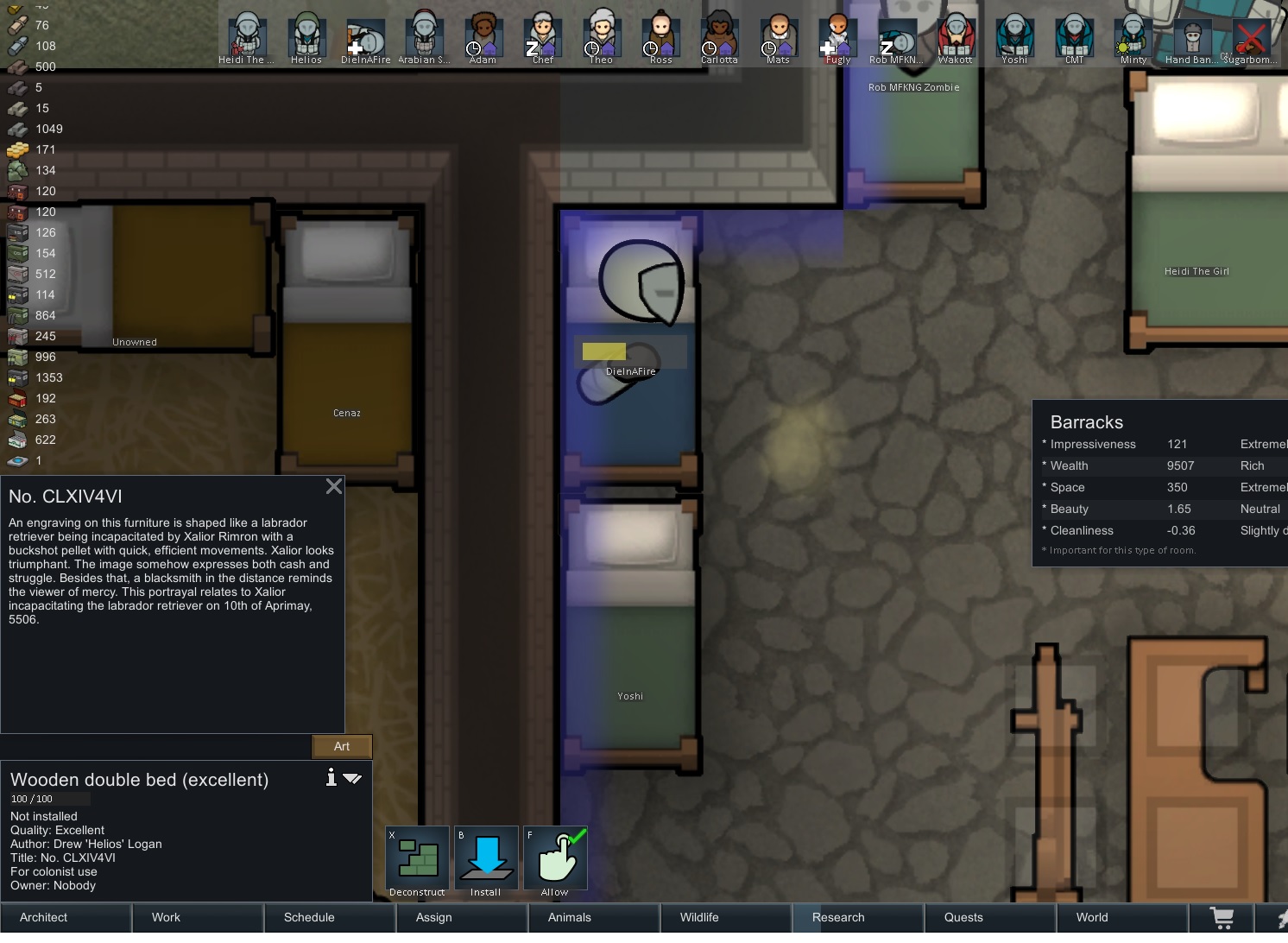Open the Assign tab

tap(462, 917)
